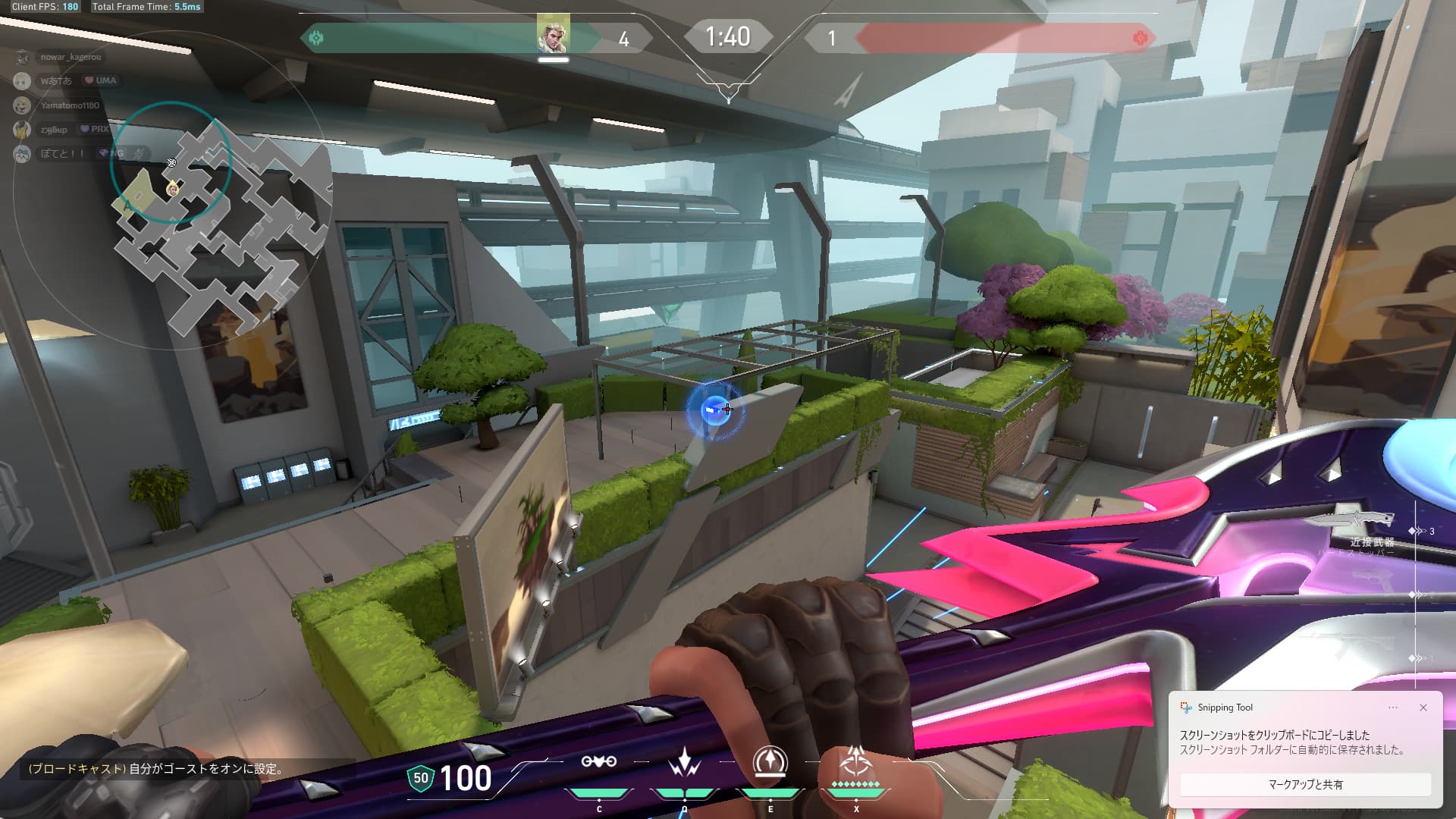Select the C ability icon
The height and width of the screenshot is (819, 1456).
point(598,762)
